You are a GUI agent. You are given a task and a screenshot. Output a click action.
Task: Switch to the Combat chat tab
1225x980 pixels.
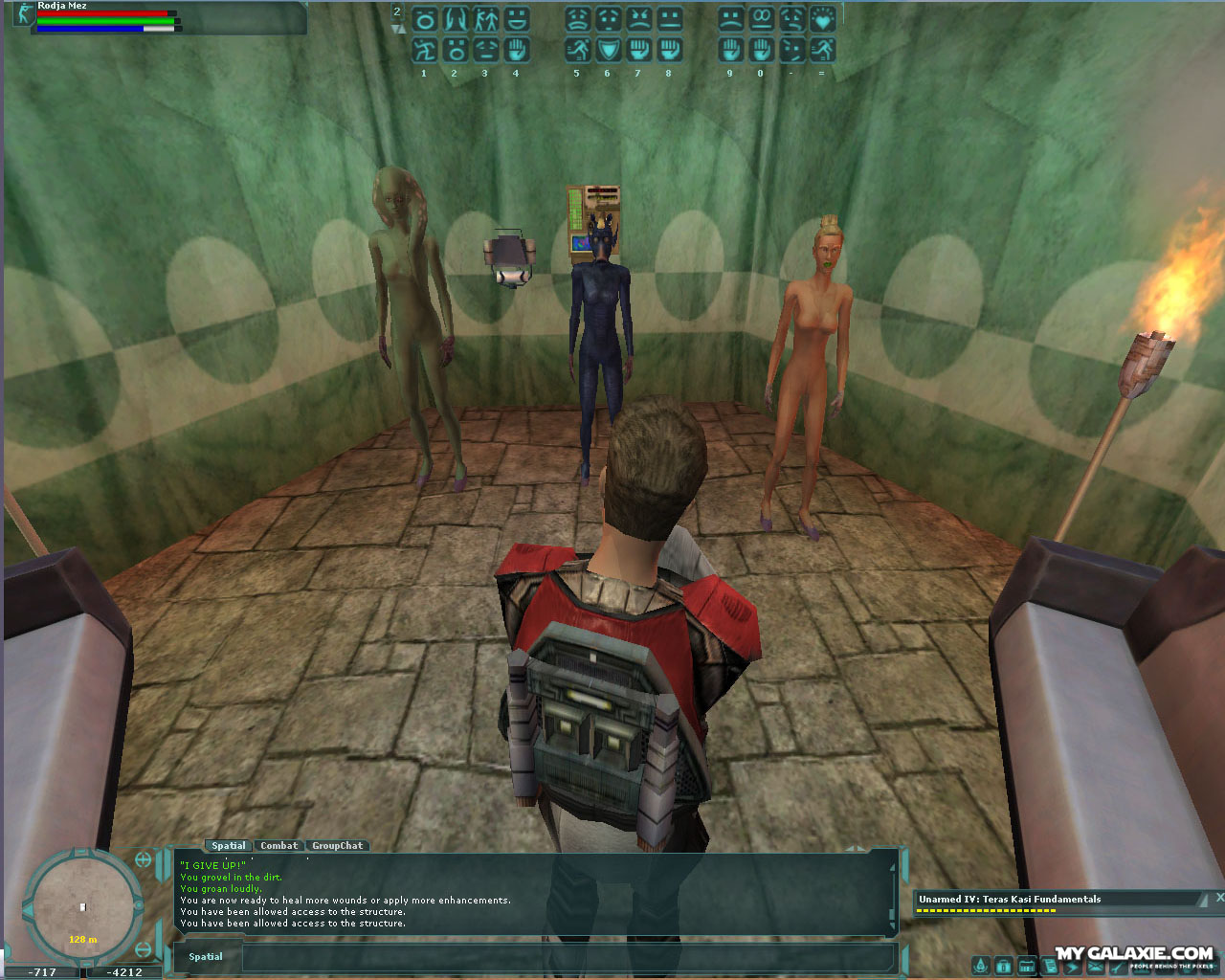(x=278, y=846)
